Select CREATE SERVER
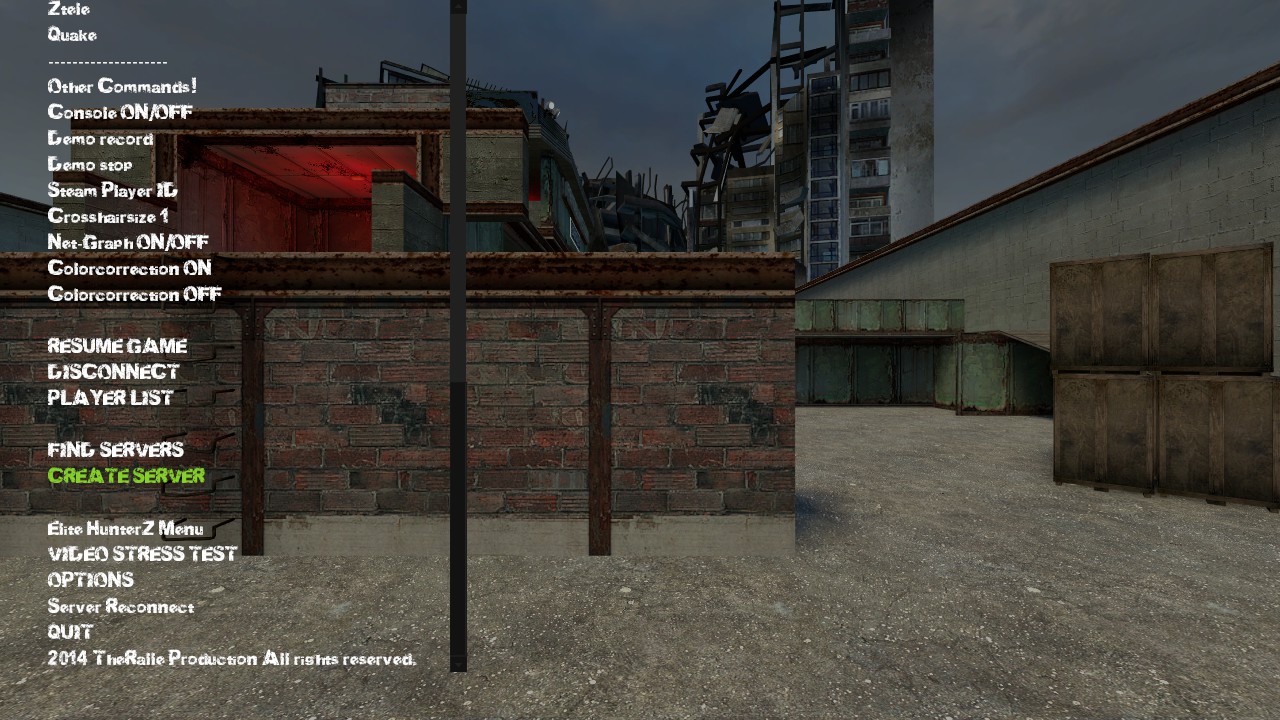Screen dimensions: 1280x720 126,476
